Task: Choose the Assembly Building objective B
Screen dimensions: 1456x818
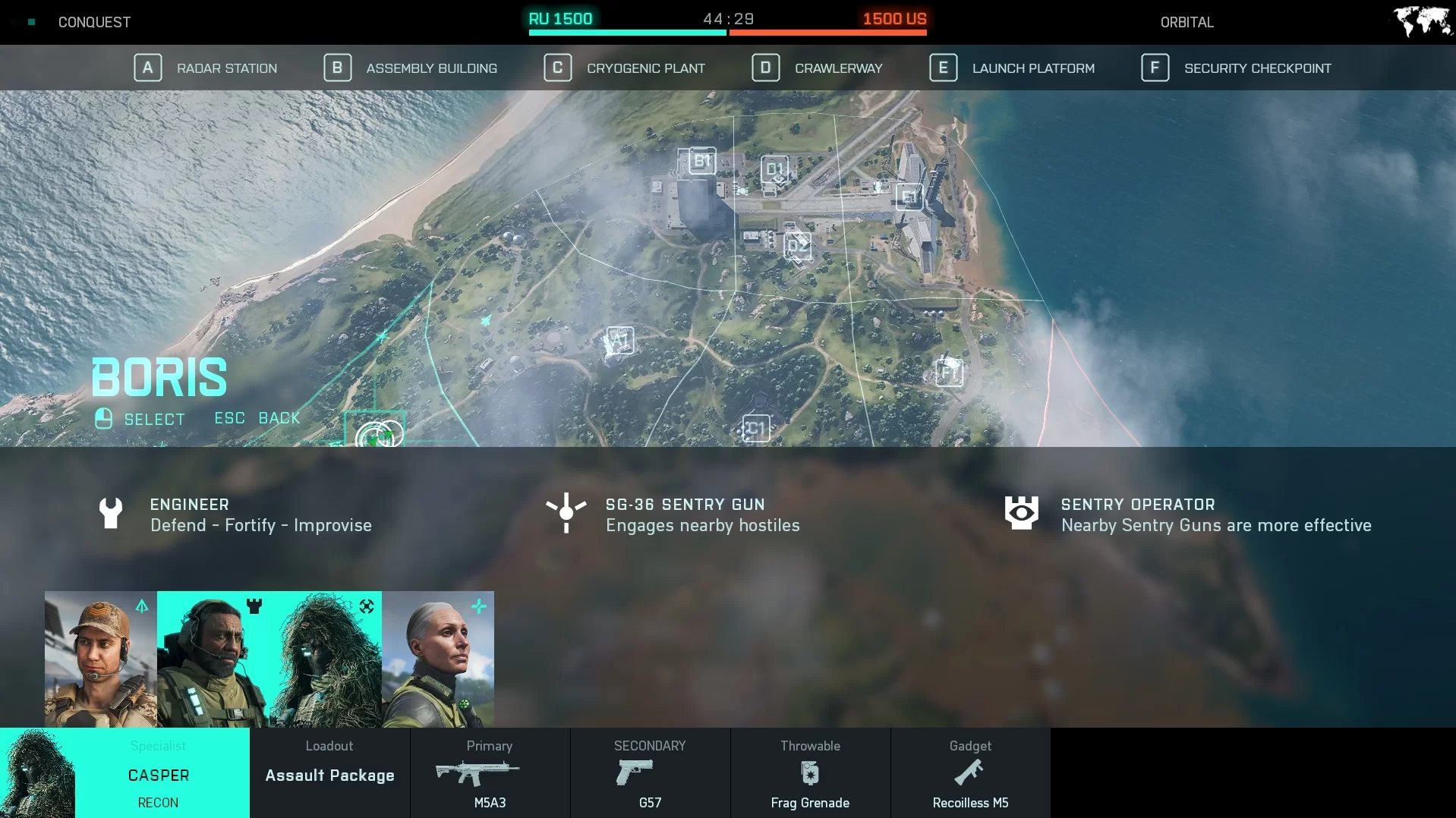Action: tap(411, 68)
